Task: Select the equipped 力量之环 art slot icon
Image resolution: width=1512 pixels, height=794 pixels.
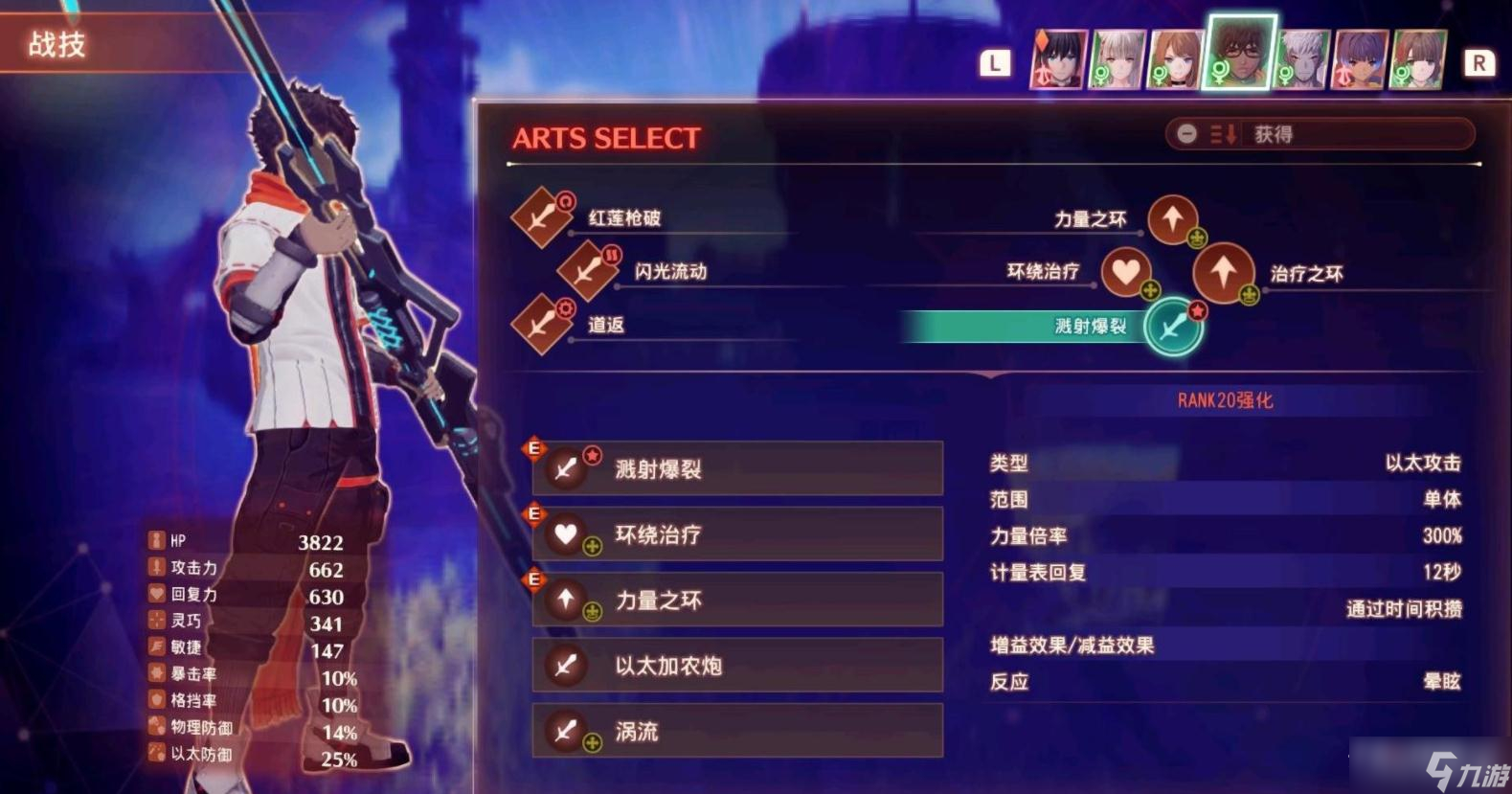Action: (x=1172, y=219)
